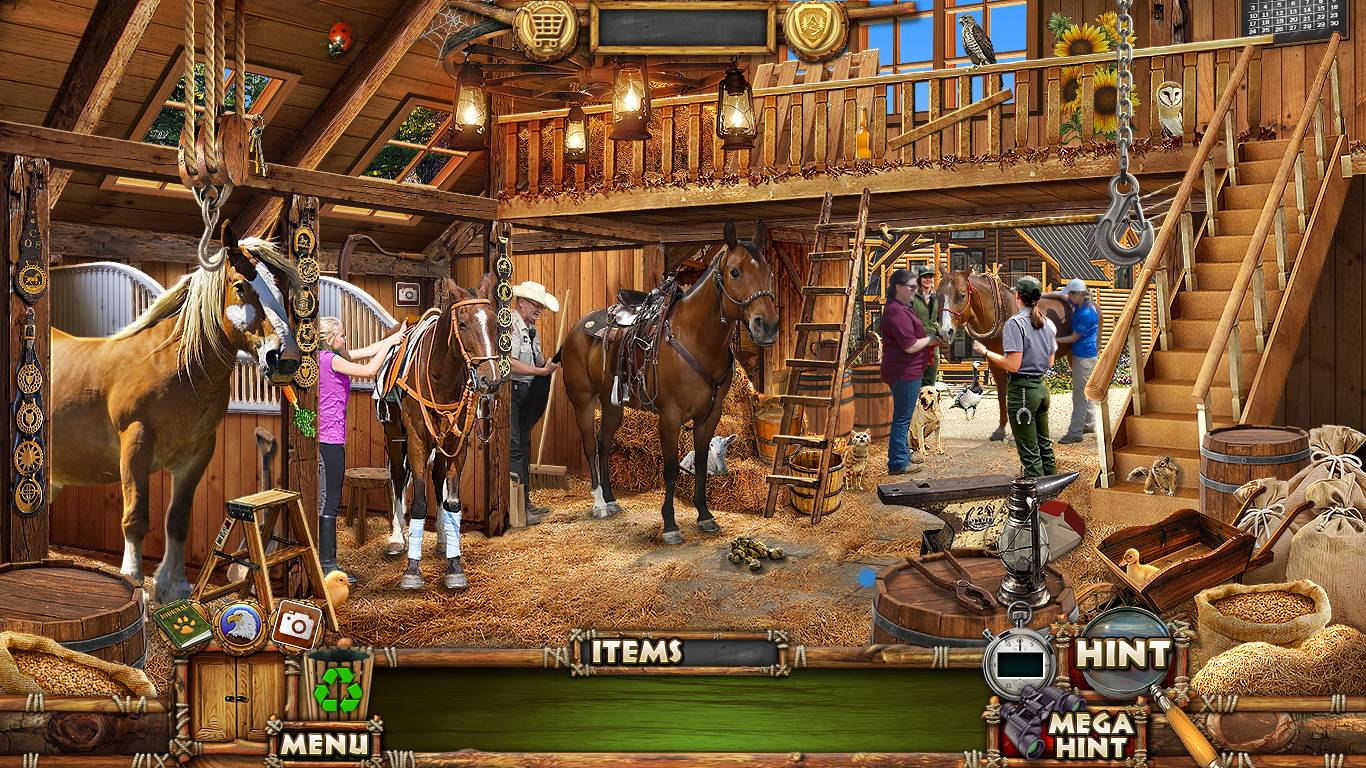Click the silver stopwatch icon
Screen dimensions: 1366x768
click(x=1017, y=659)
